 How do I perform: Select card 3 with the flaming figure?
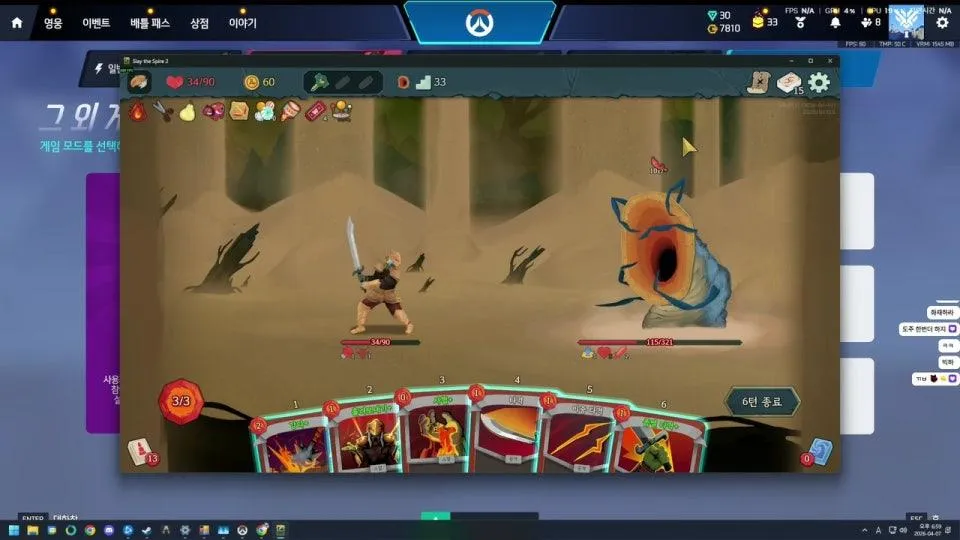[x=438, y=432]
